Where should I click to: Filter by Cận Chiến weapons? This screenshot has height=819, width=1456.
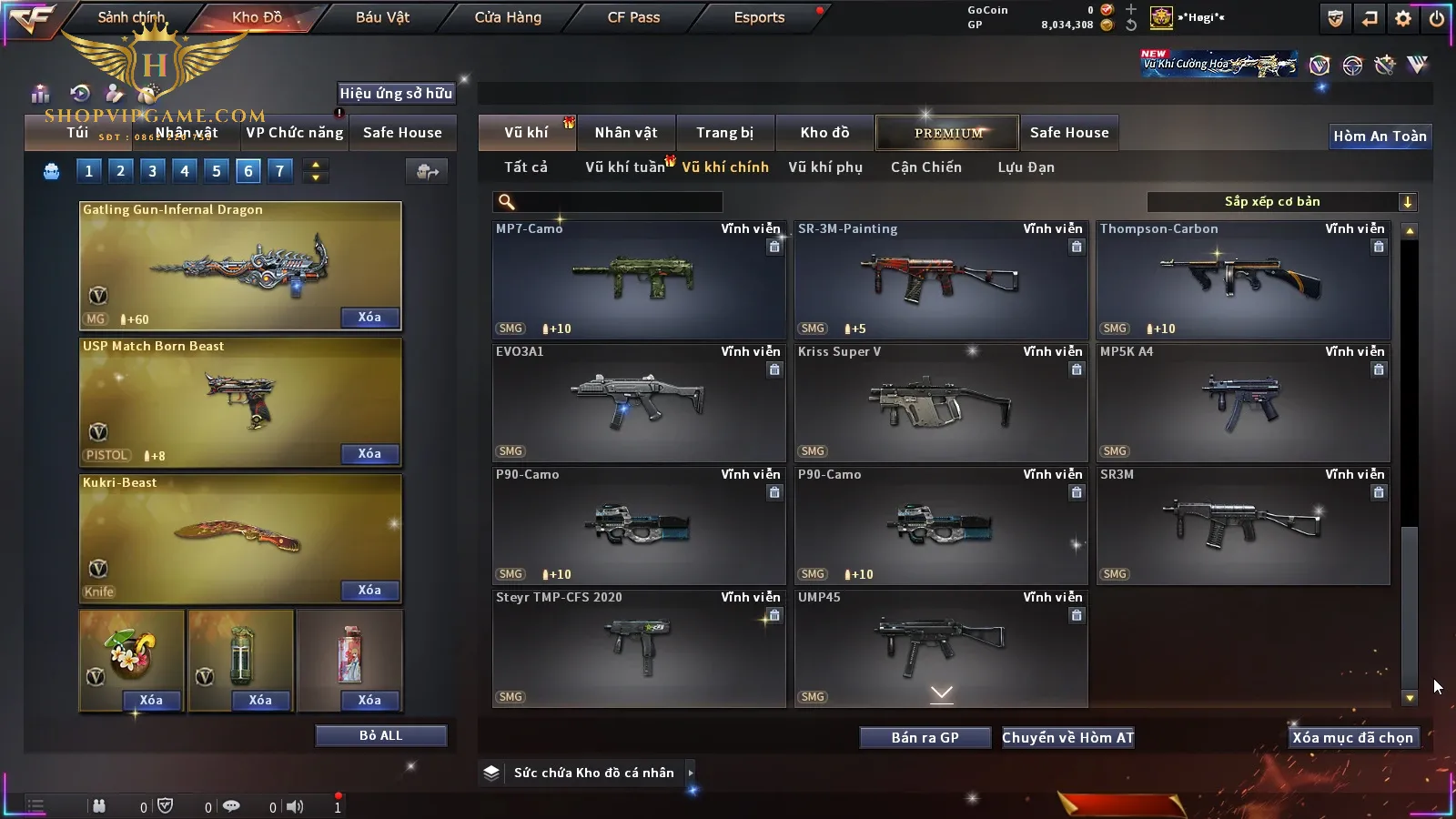[x=925, y=167]
